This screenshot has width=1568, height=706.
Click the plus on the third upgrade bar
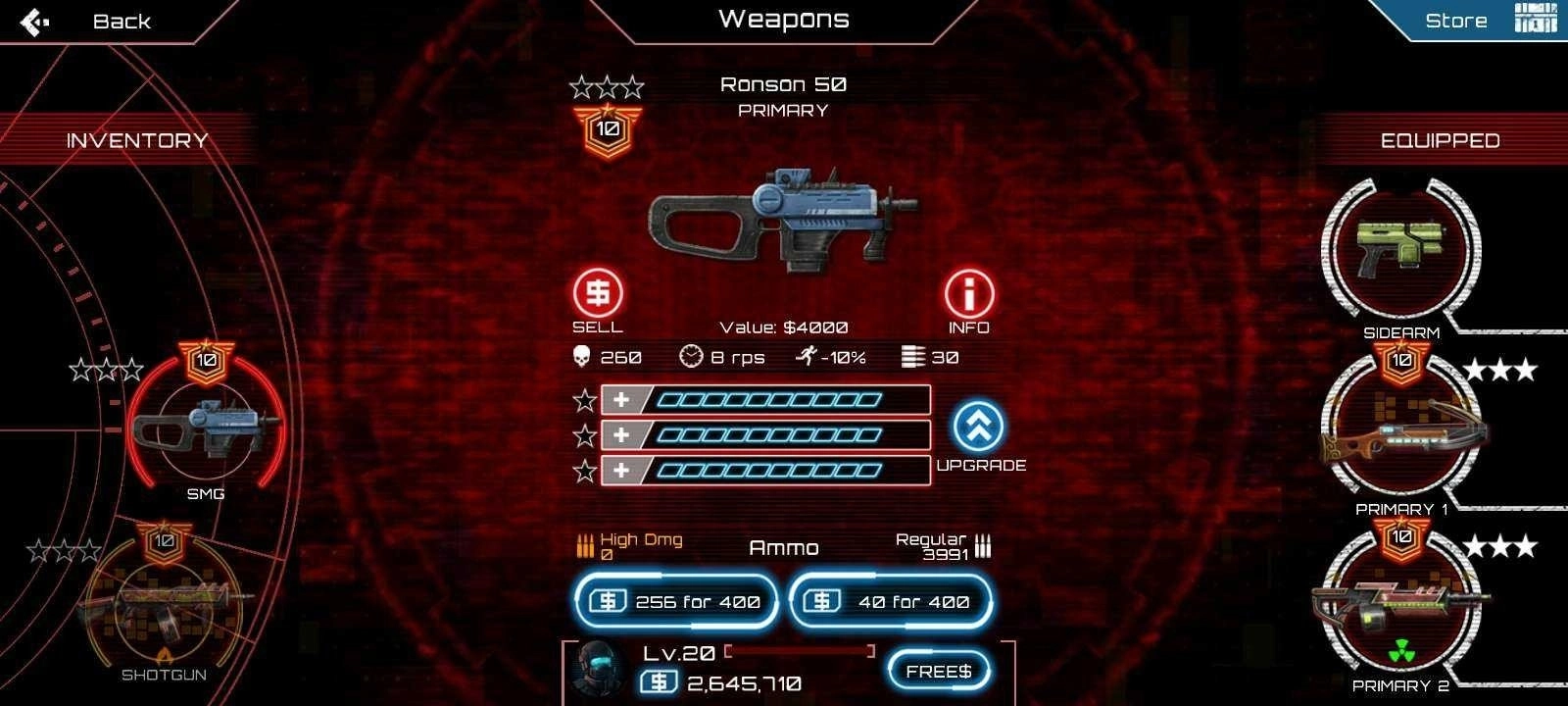(621, 468)
